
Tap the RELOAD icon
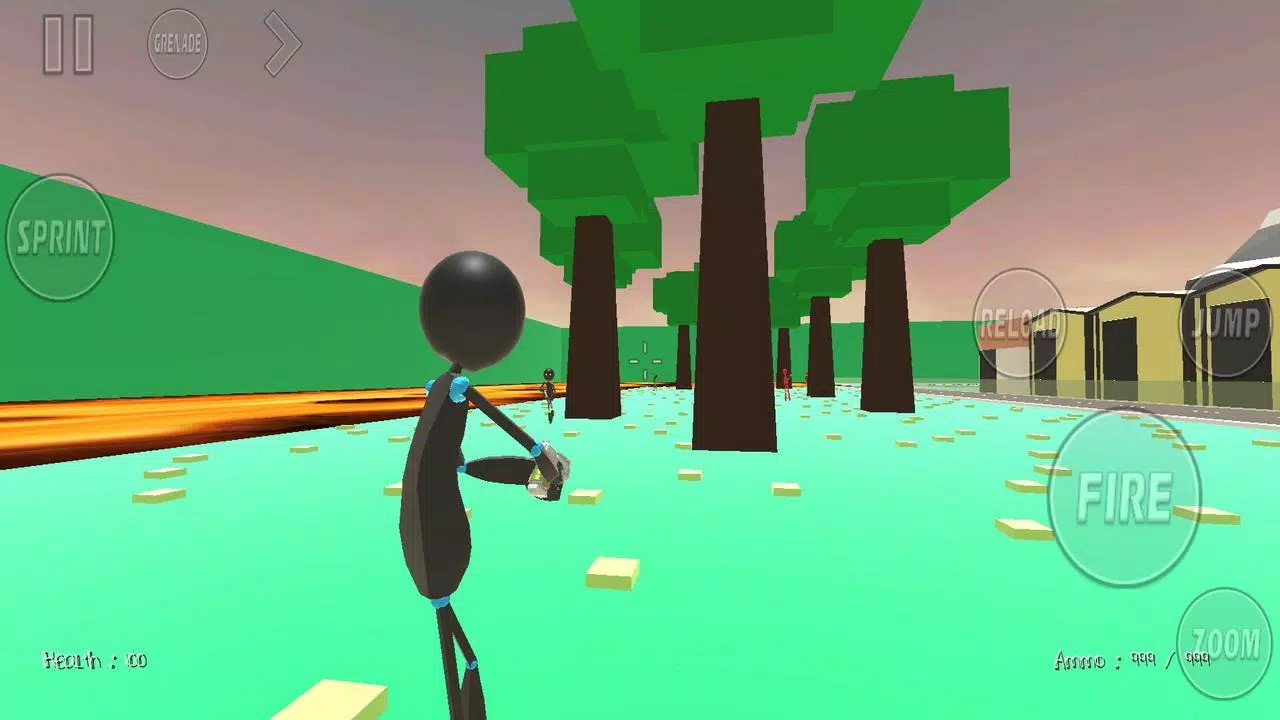1020,322
